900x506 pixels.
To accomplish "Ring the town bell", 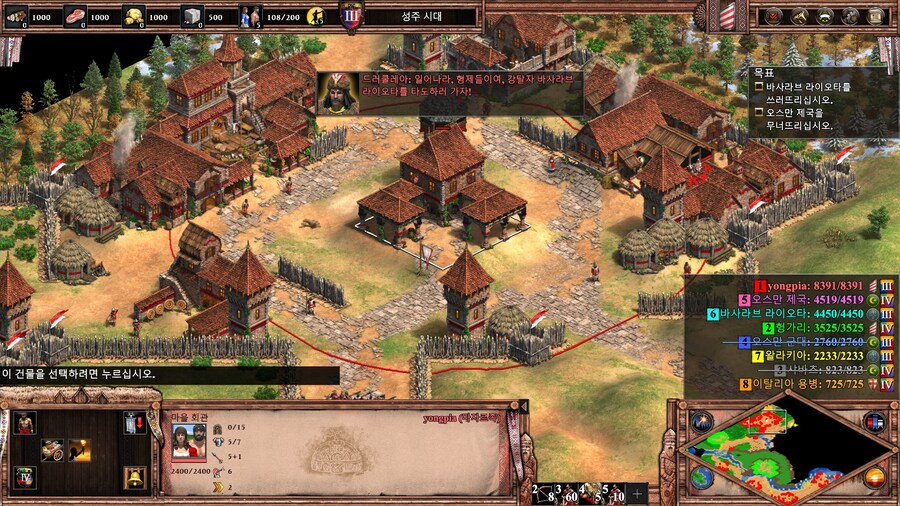I will (x=135, y=478).
